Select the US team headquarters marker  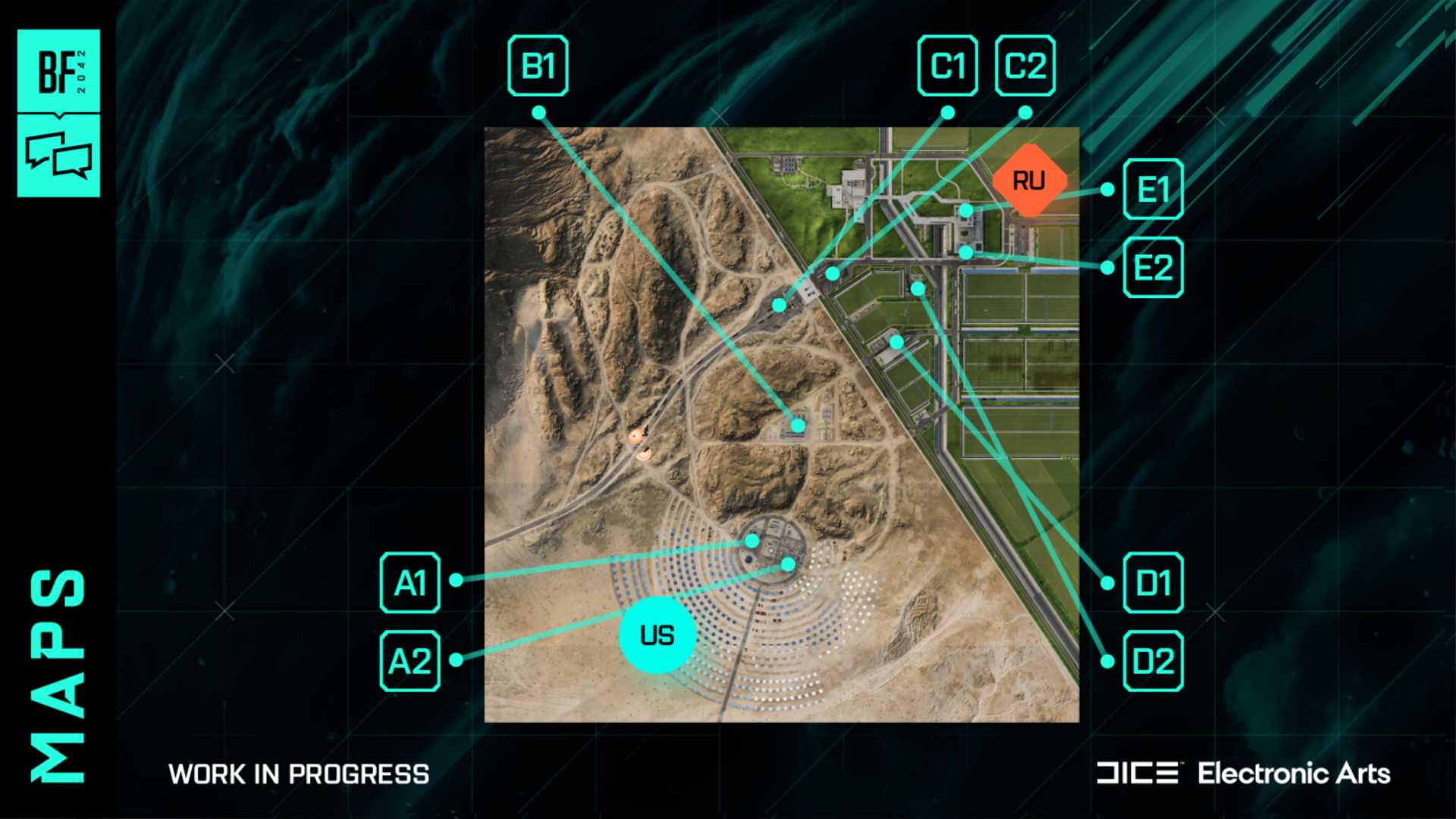(x=657, y=635)
